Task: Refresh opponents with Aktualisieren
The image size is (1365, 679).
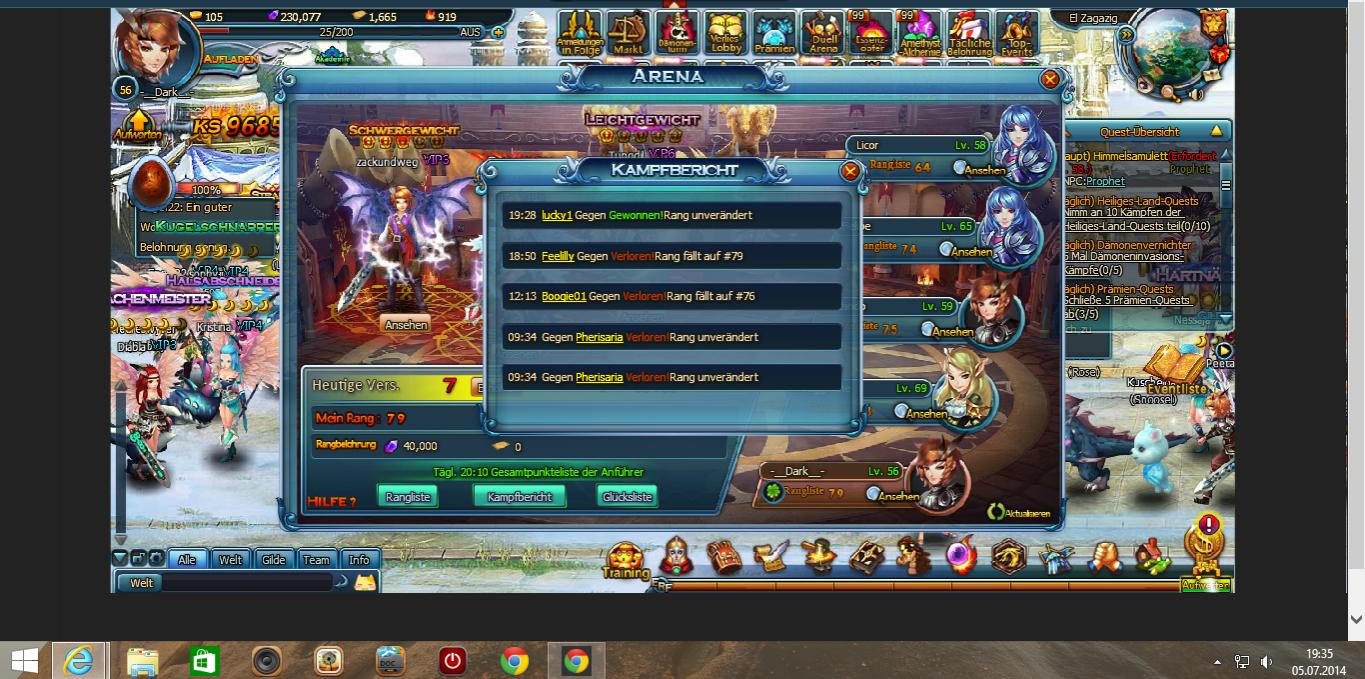Action: 1019,512
